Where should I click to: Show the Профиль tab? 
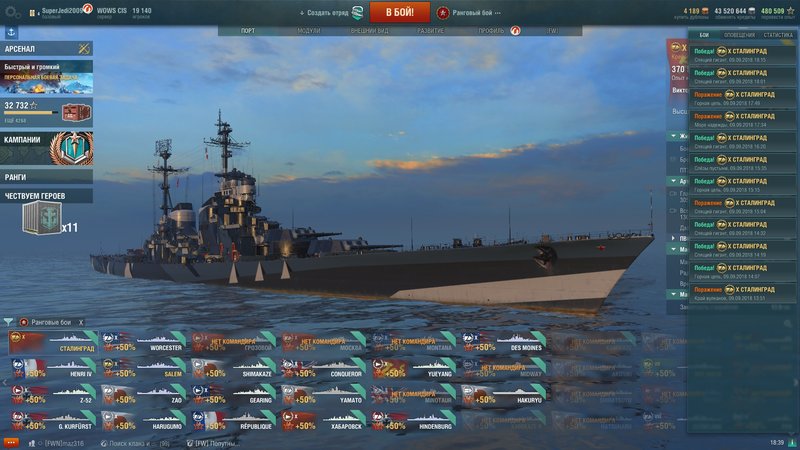tap(491, 31)
